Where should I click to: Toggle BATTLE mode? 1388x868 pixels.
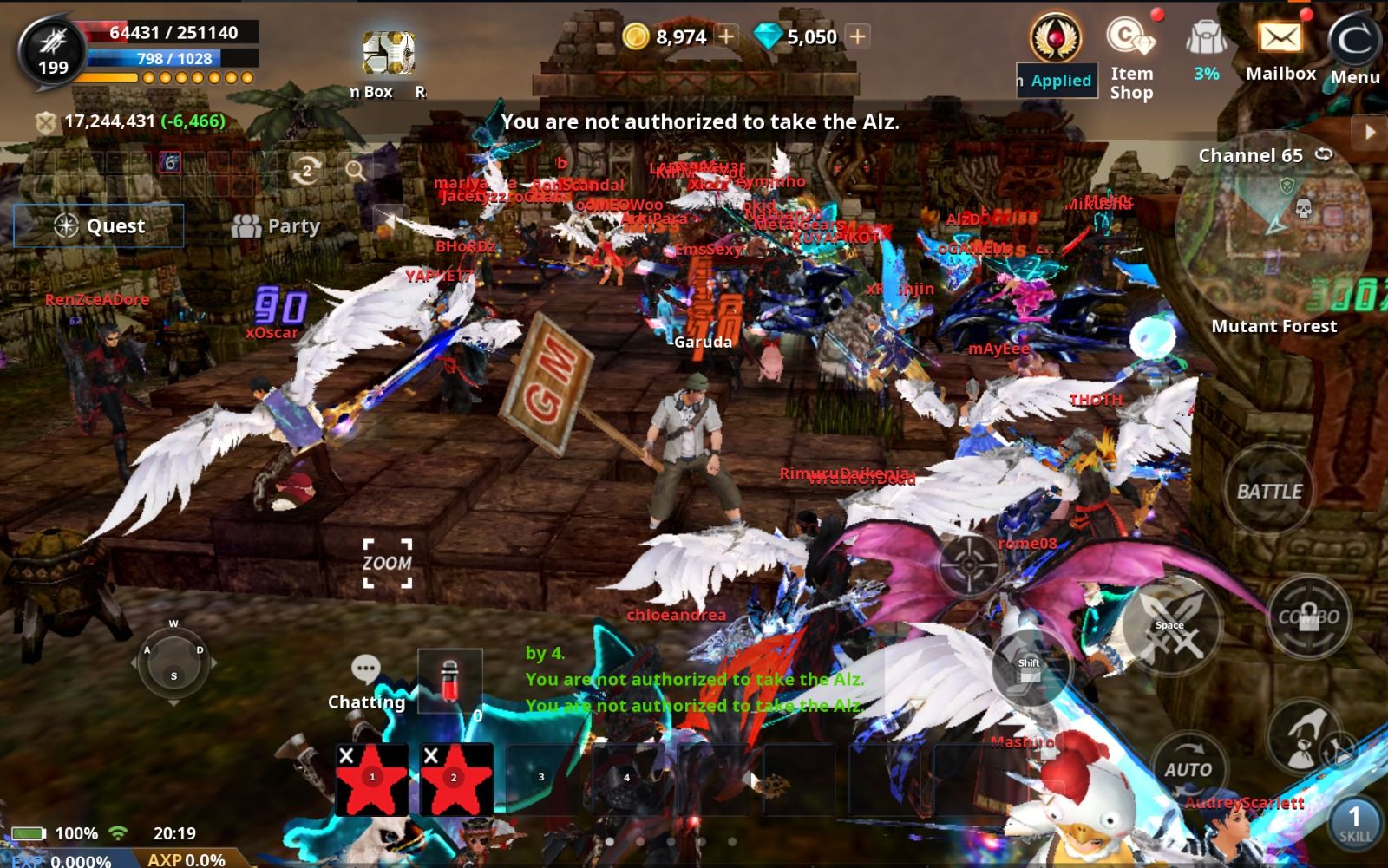[x=1268, y=492]
